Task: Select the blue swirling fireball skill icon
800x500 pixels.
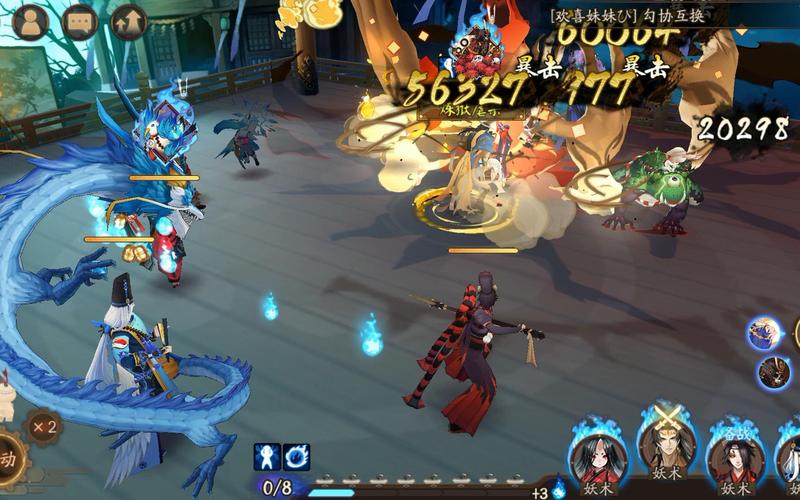Action: click(296, 457)
